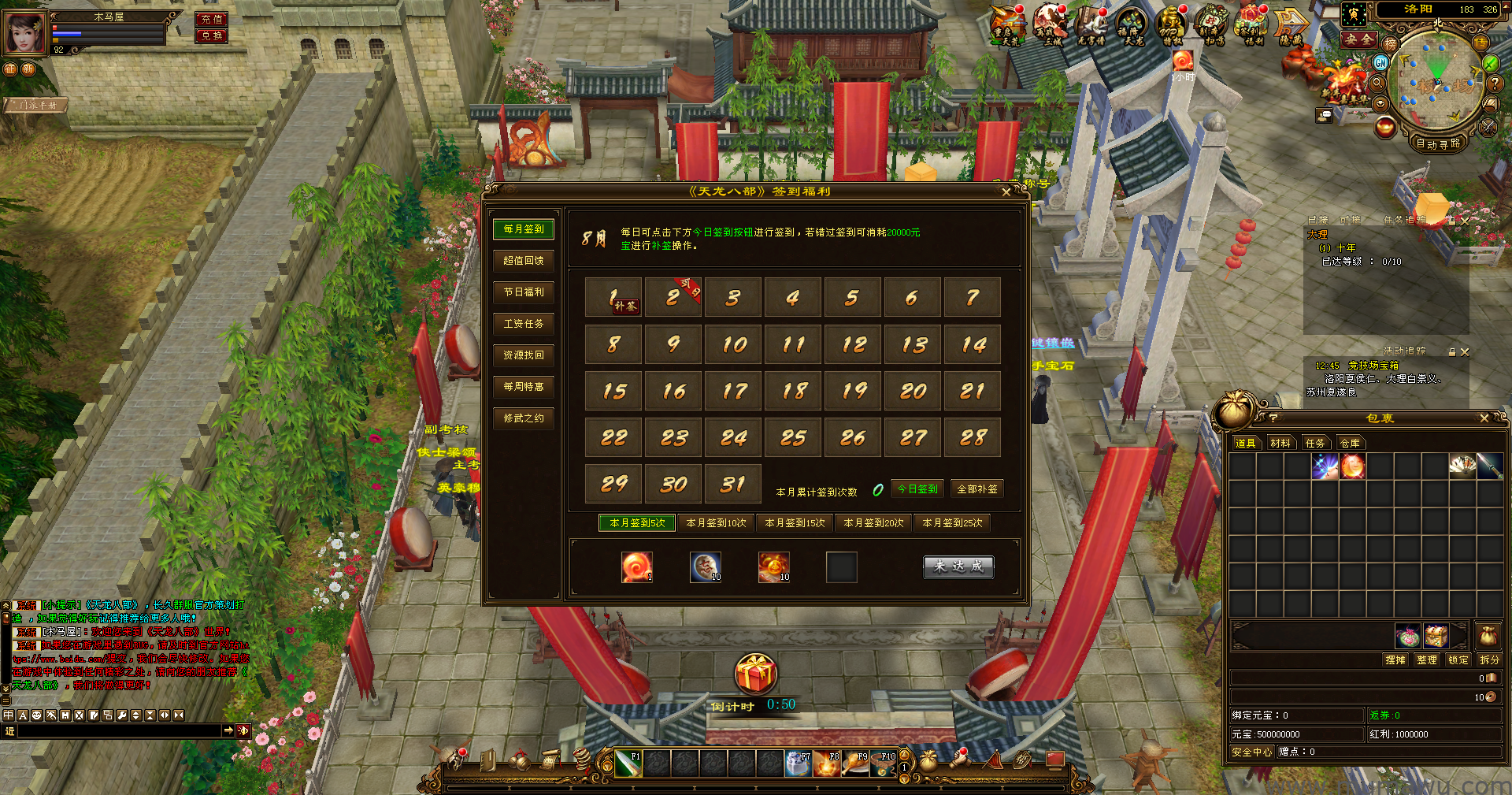Click the 今日签到 sign-in button
Screen dimensions: 1512x795
coord(917,489)
